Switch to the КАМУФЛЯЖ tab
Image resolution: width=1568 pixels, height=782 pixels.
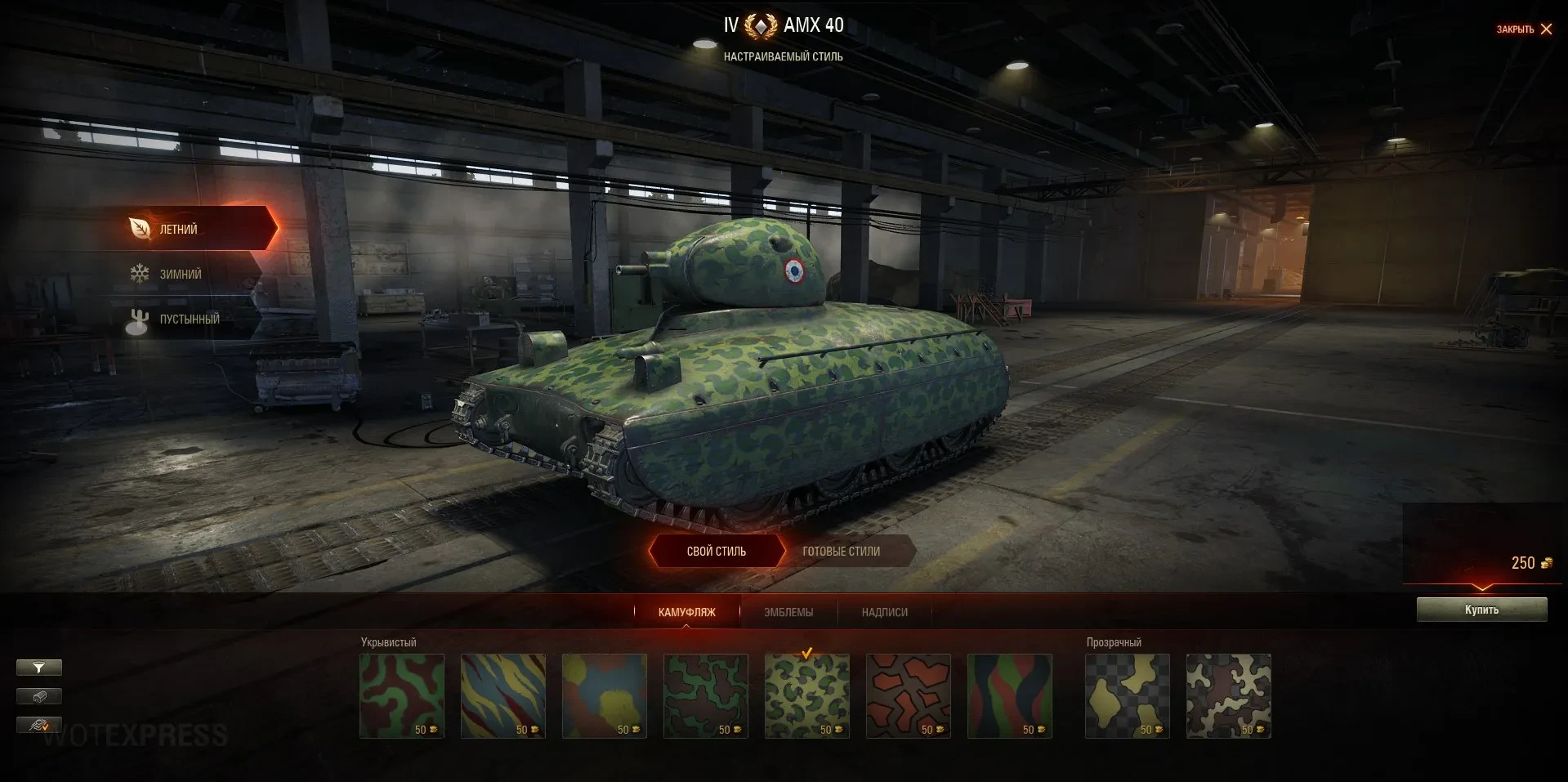tap(686, 612)
